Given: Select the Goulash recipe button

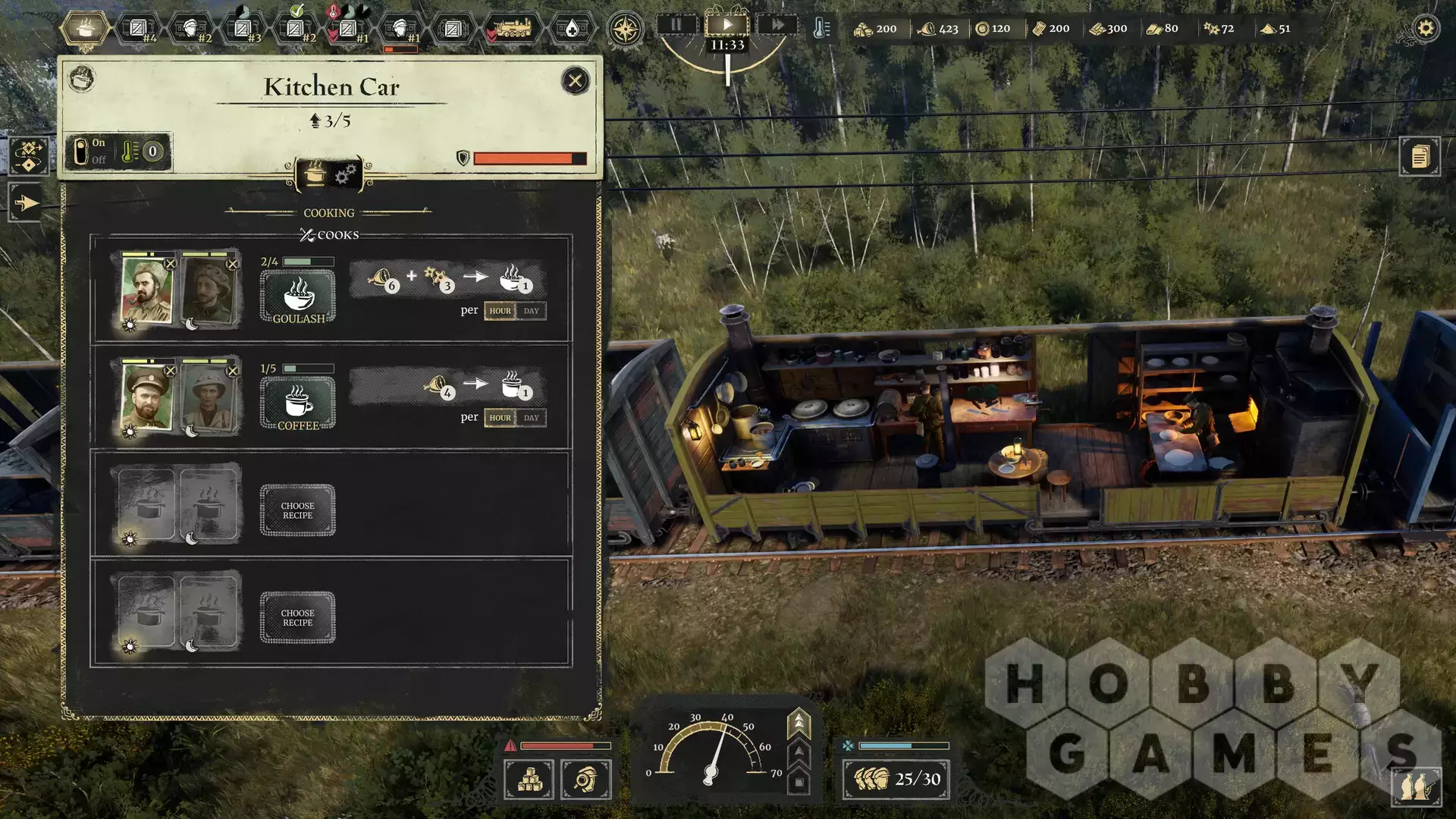Looking at the screenshot, I should click(298, 297).
